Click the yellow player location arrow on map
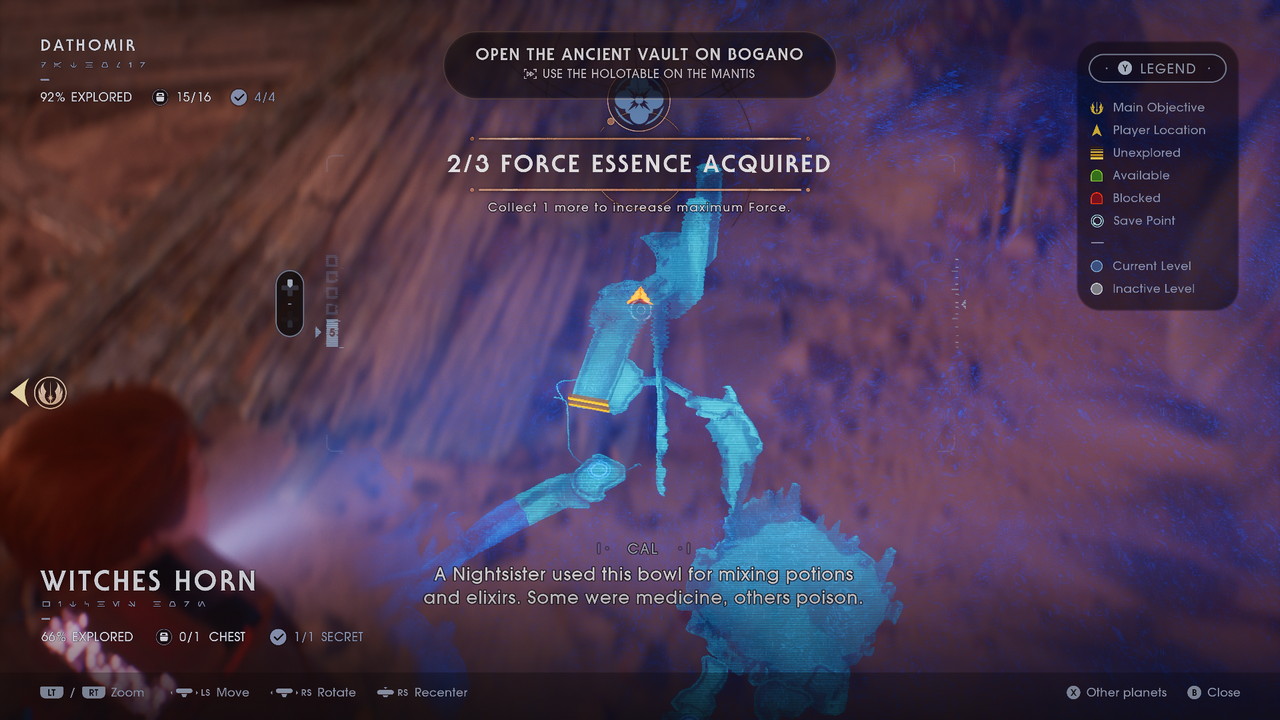The width and height of the screenshot is (1280, 720). tap(639, 296)
